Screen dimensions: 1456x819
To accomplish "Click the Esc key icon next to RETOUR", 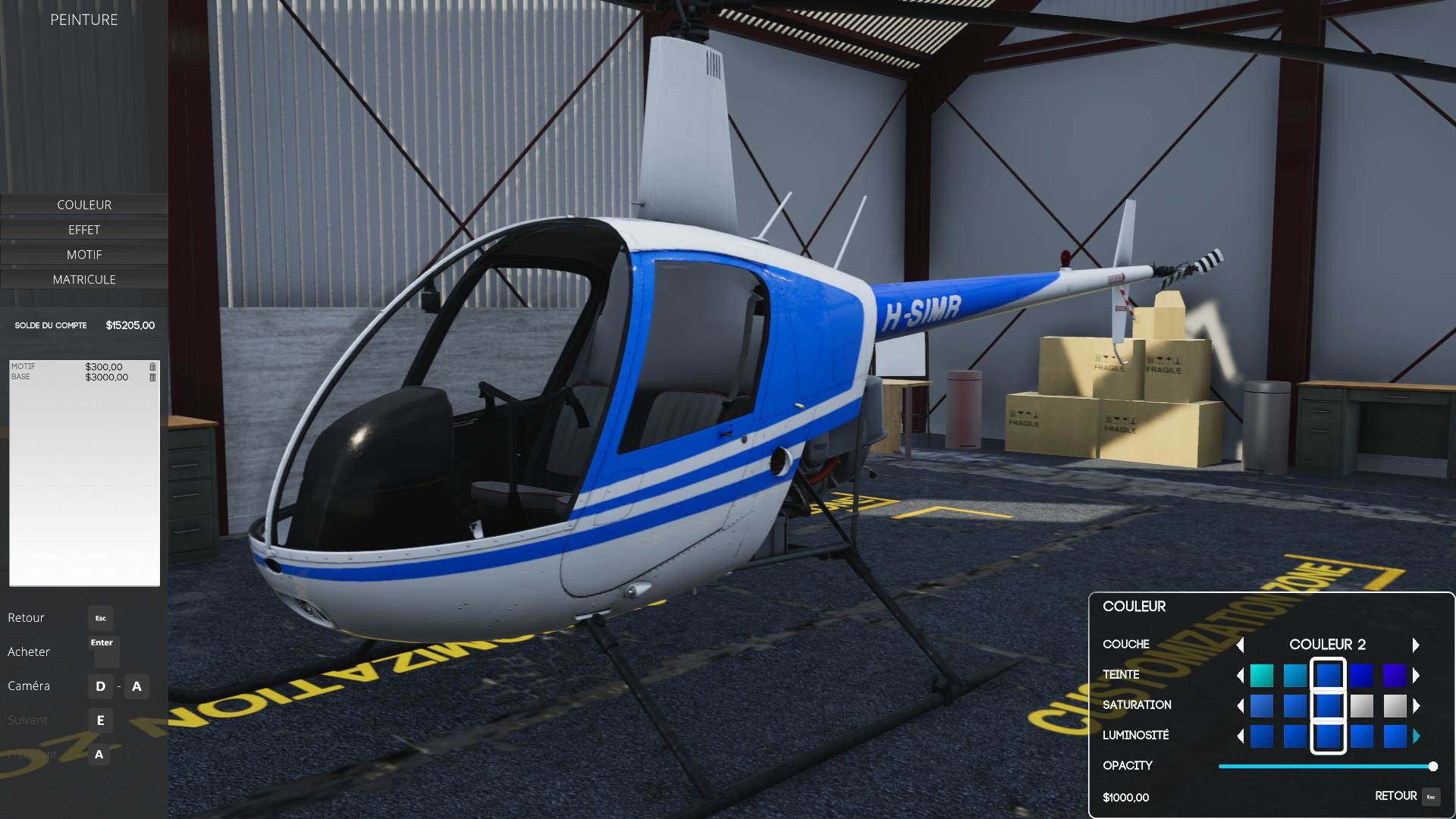I will click(x=1432, y=796).
